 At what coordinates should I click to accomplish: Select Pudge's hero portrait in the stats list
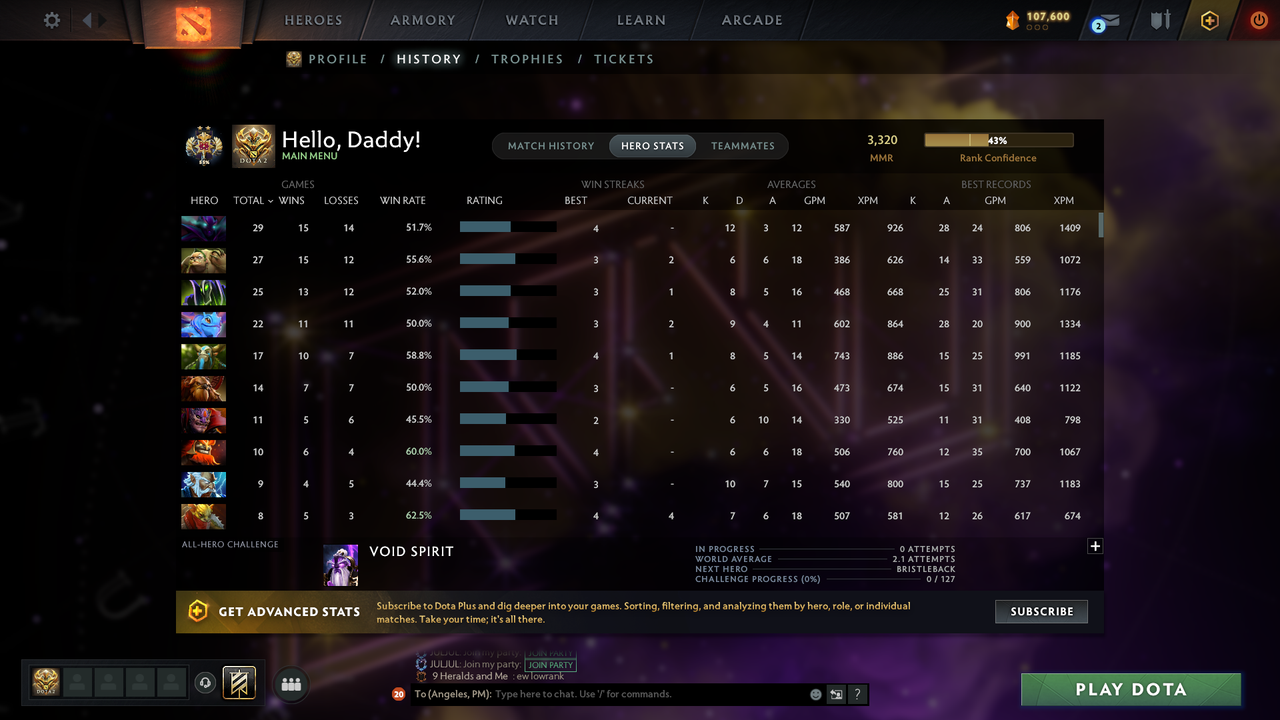[x=203, y=260]
